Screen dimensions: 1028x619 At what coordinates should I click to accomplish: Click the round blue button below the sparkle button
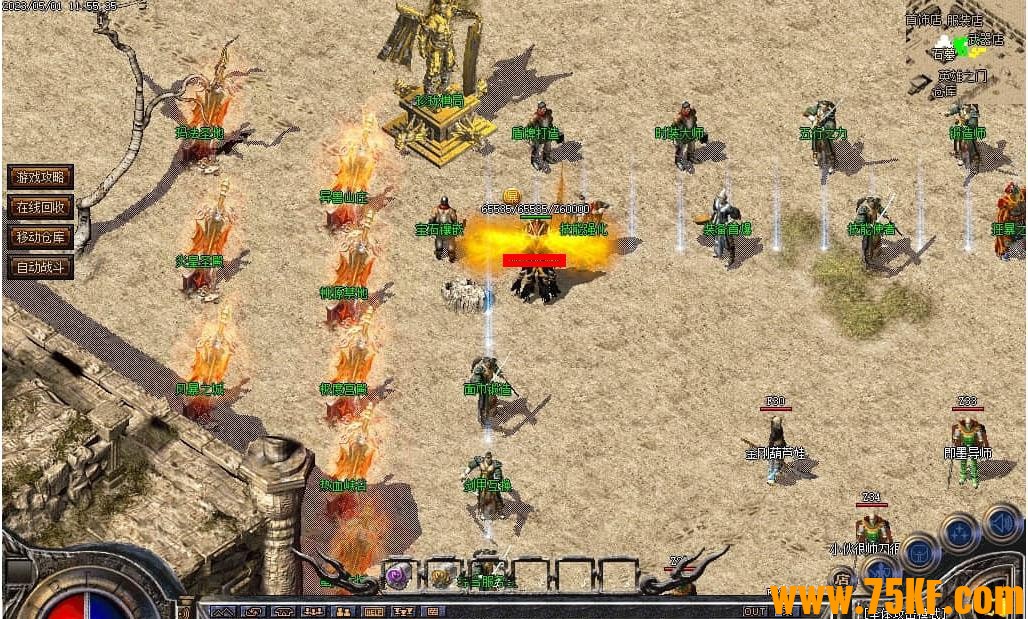[x=918, y=553]
